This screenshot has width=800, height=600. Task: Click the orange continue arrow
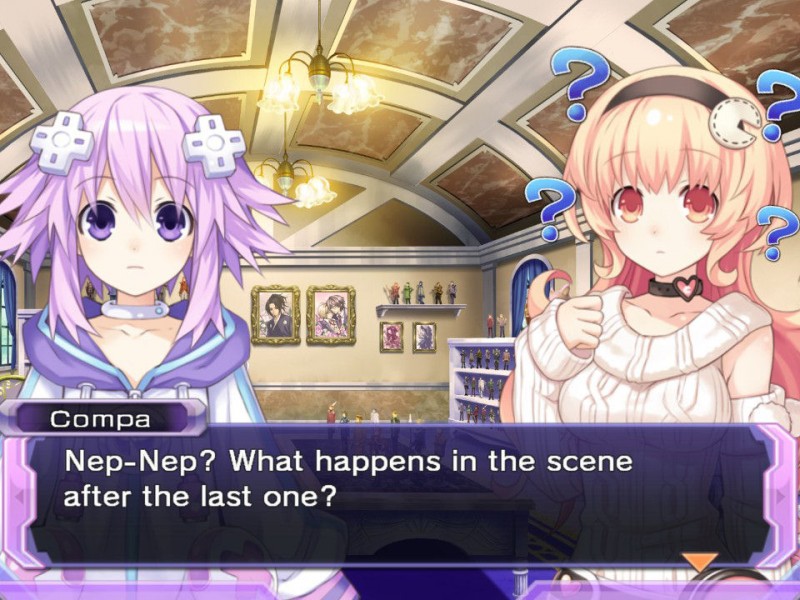click(699, 562)
